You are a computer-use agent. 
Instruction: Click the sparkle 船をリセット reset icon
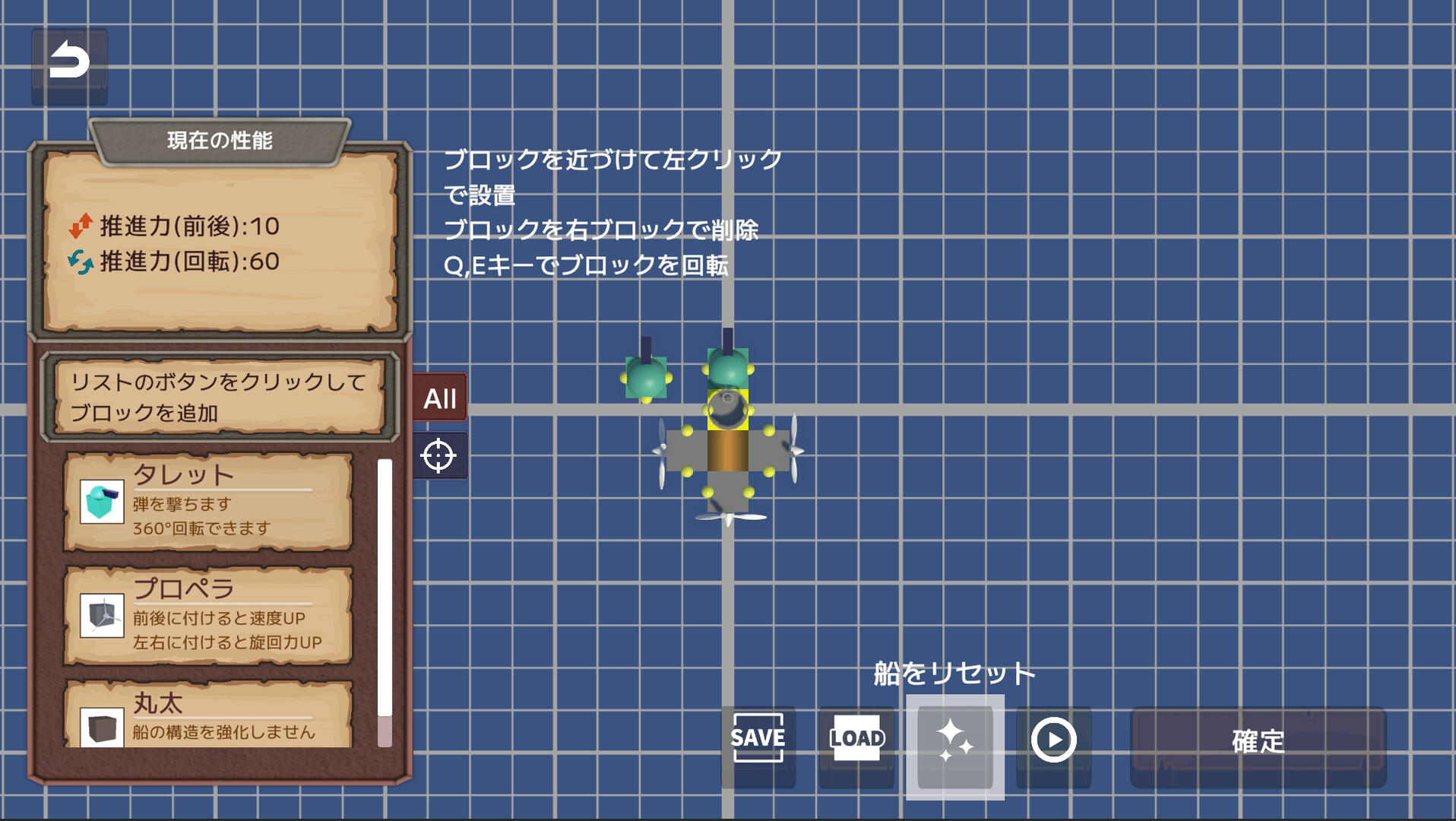[x=954, y=737]
